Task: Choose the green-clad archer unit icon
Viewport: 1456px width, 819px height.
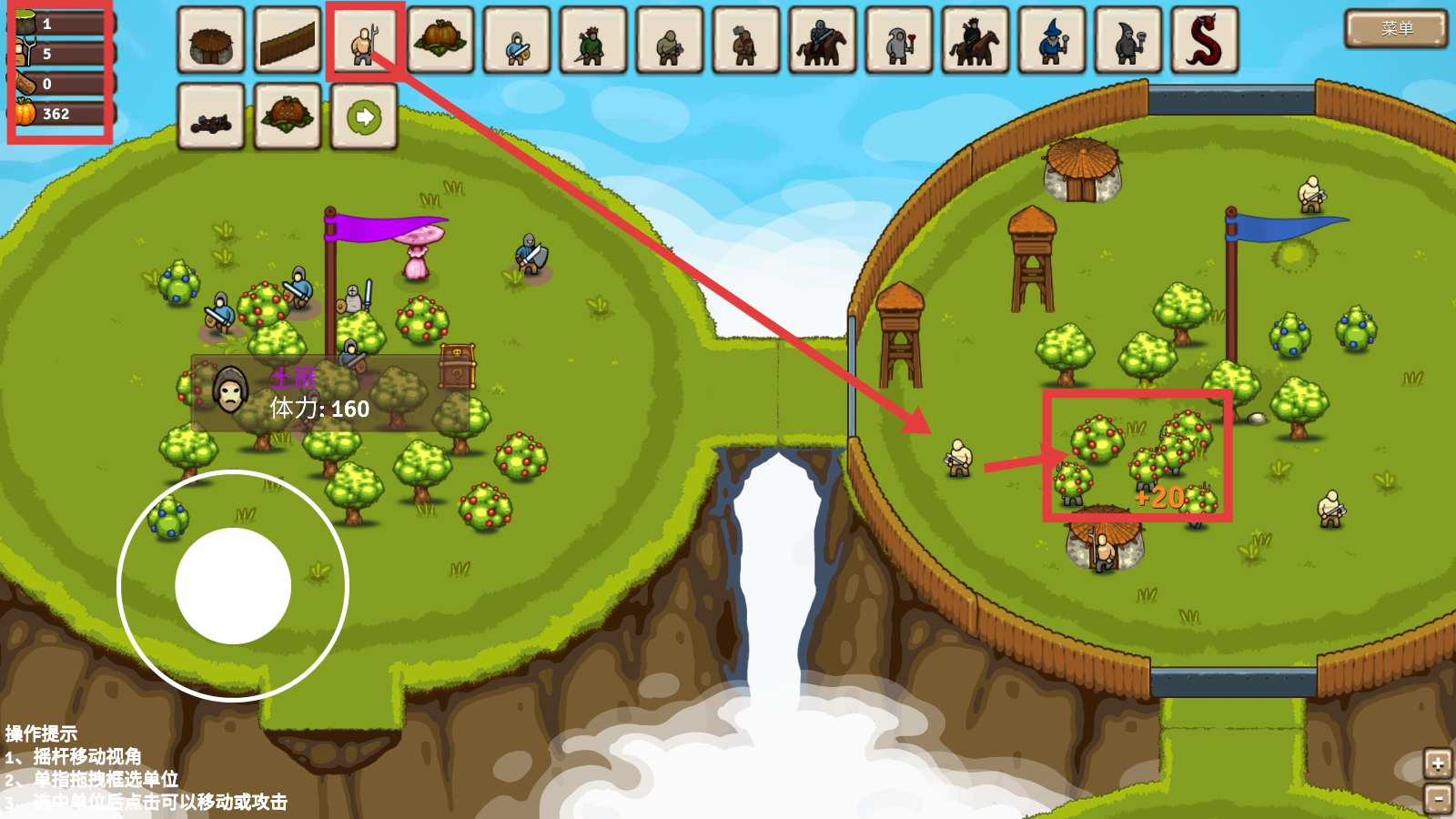Action: tap(593, 41)
